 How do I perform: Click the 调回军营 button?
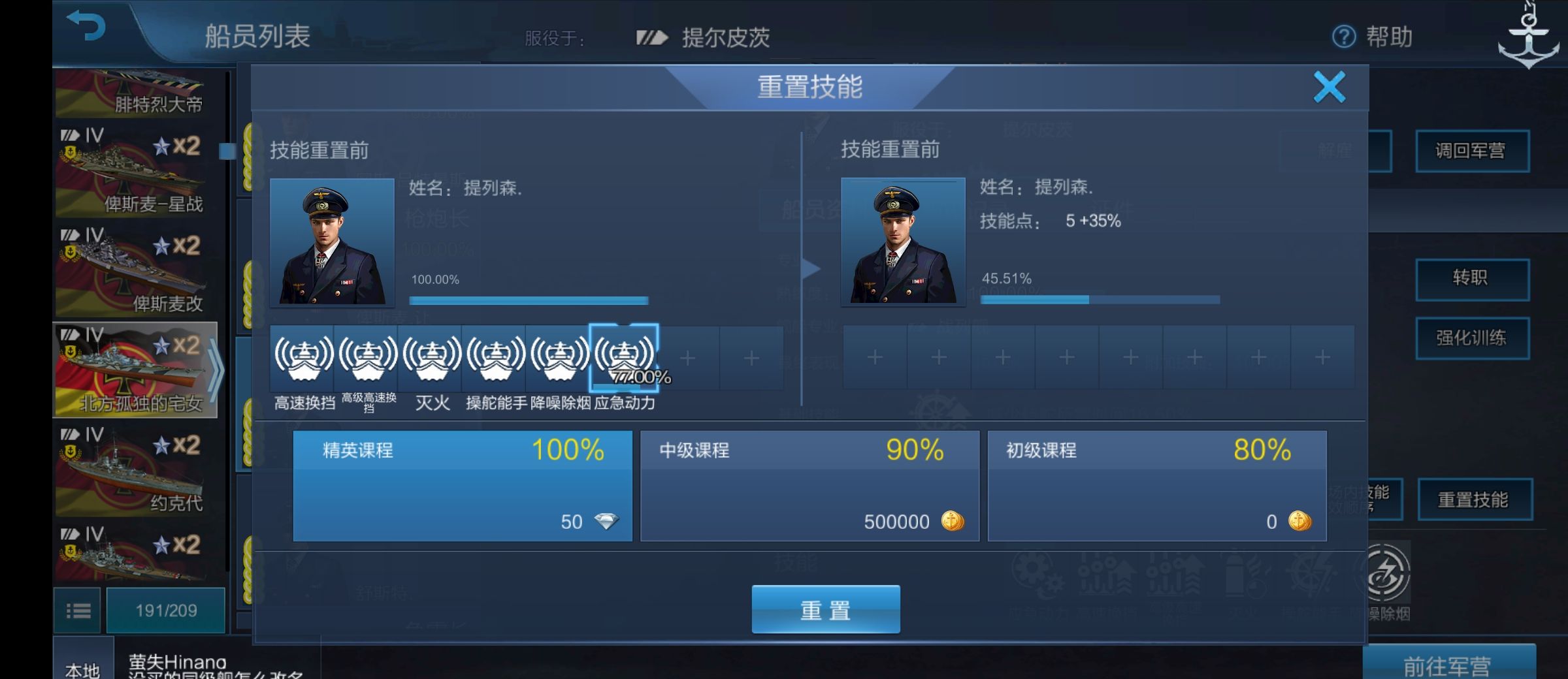pos(1471,150)
